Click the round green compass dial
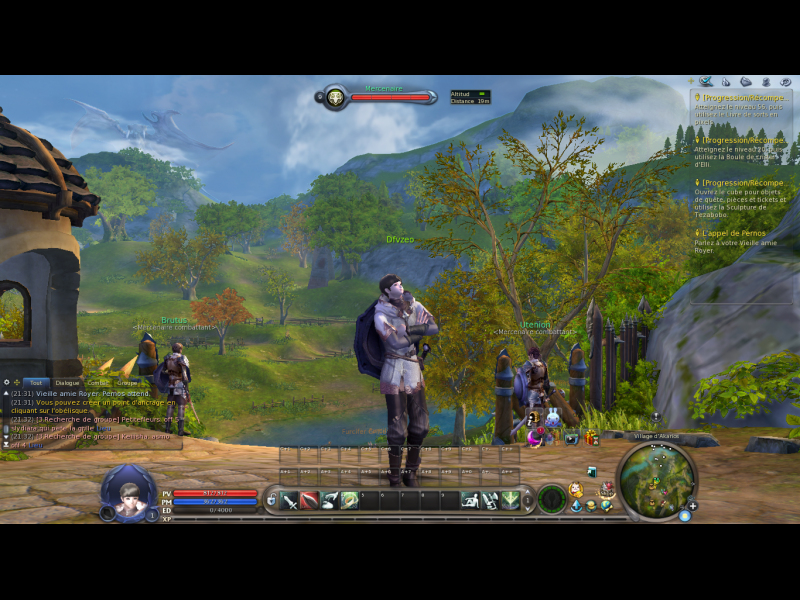This screenshot has height=600, width=800. 551,499
